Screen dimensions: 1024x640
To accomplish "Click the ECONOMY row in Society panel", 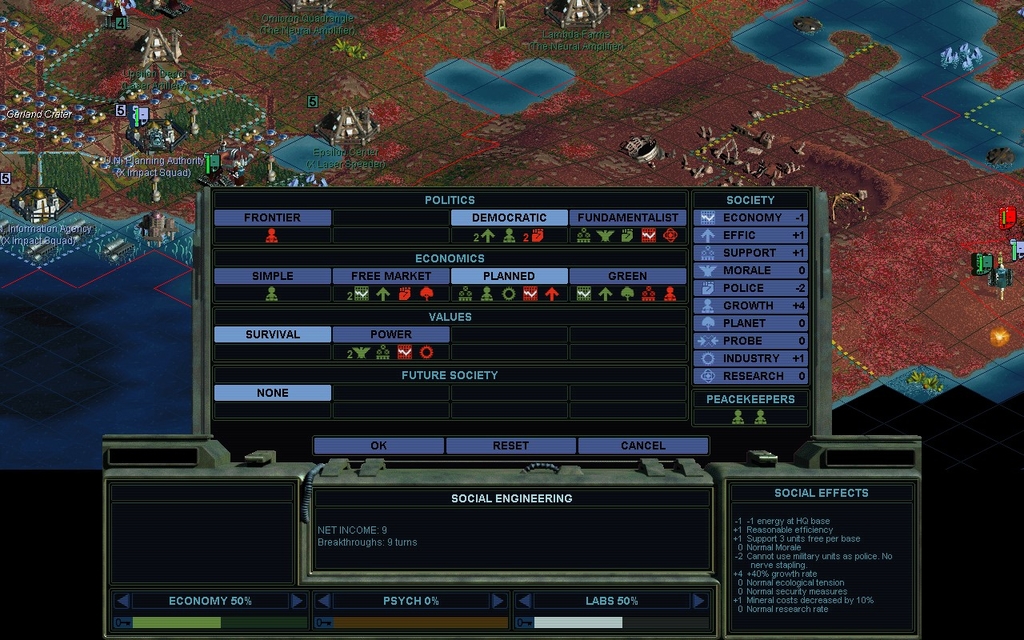I will tap(751, 217).
